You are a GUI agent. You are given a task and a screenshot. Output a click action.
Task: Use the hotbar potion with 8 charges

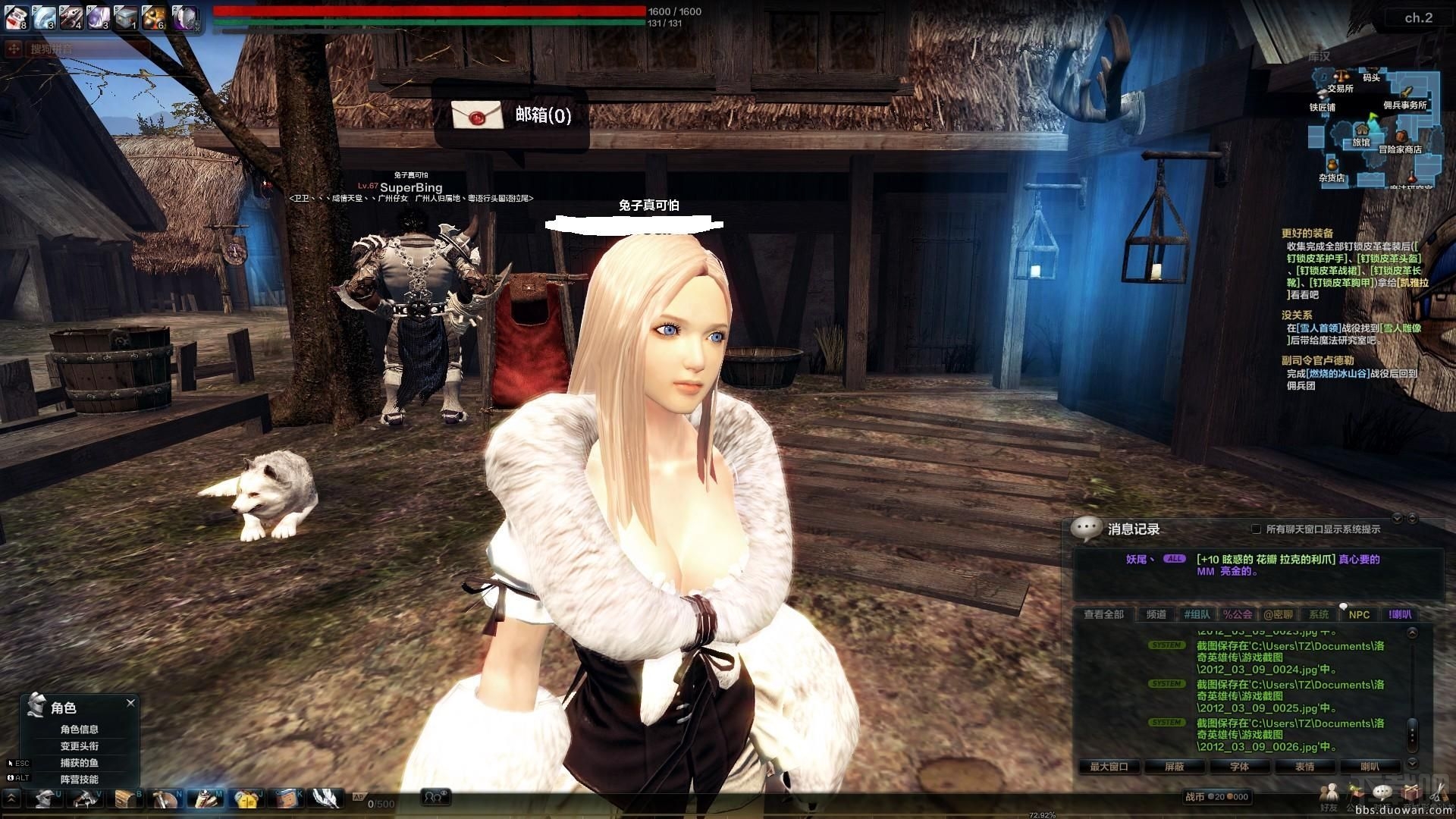coord(17,17)
